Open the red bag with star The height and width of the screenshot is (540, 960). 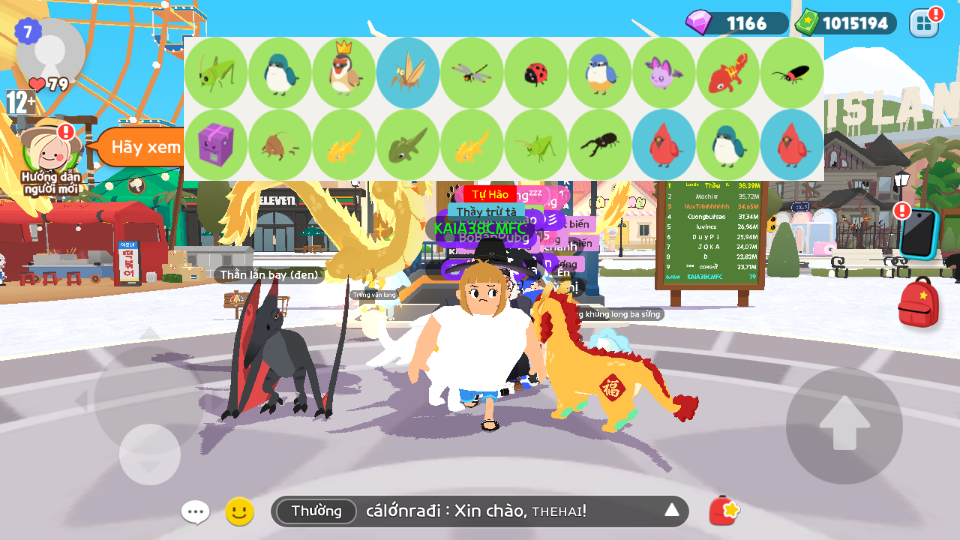(724, 511)
